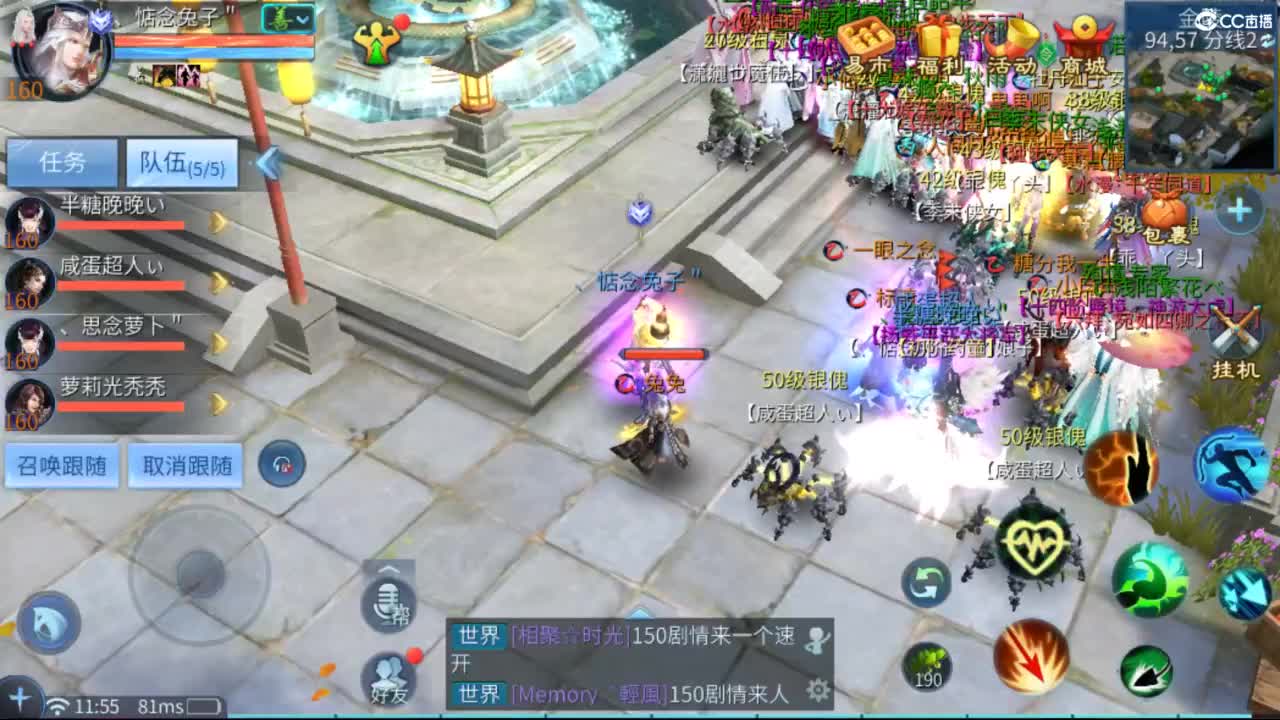Cast the fiery claw skill icon
The image size is (1280, 720).
pyautogui.click(x=1120, y=465)
